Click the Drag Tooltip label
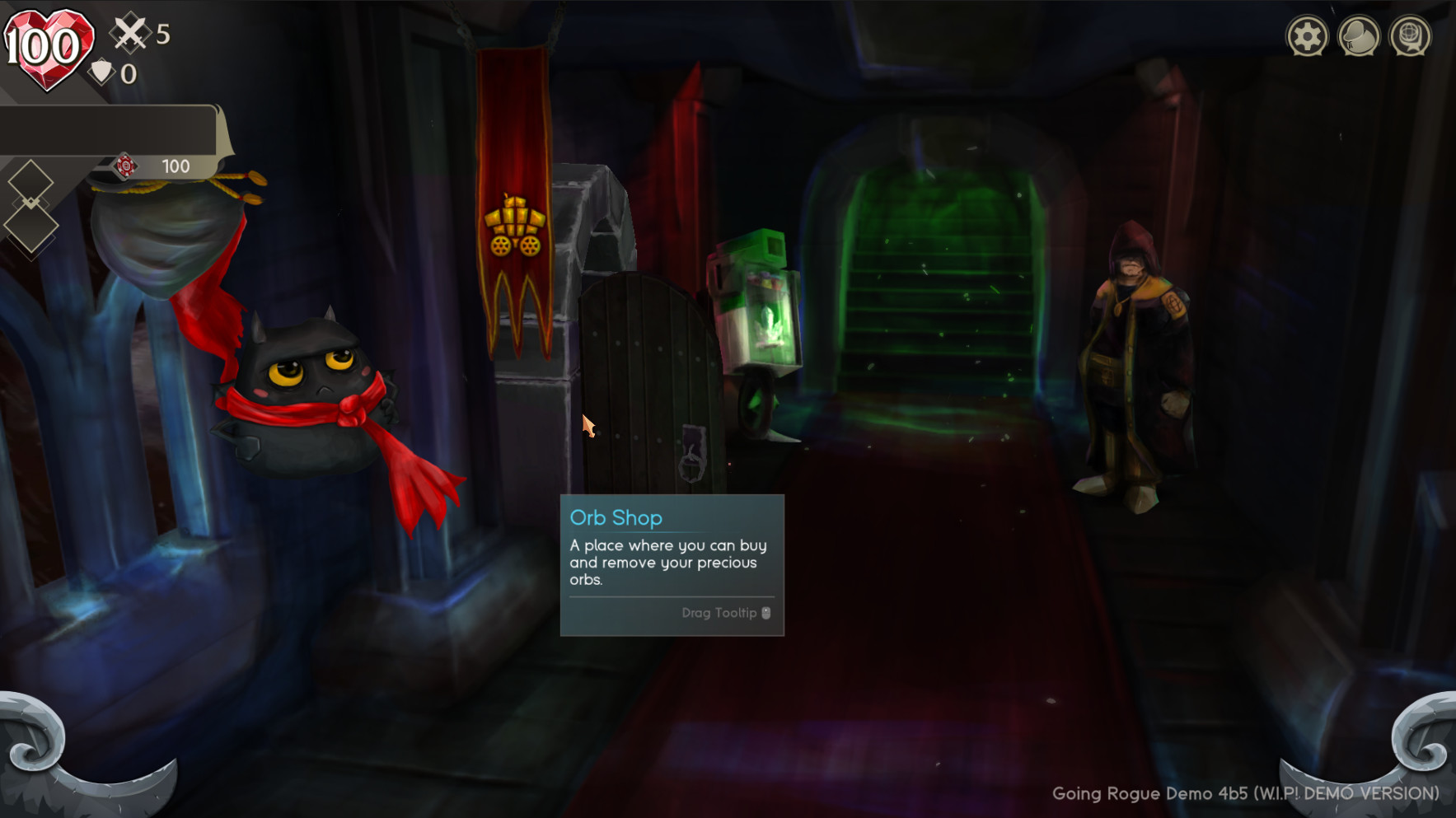Image resolution: width=1456 pixels, height=818 pixels. [719, 613]
